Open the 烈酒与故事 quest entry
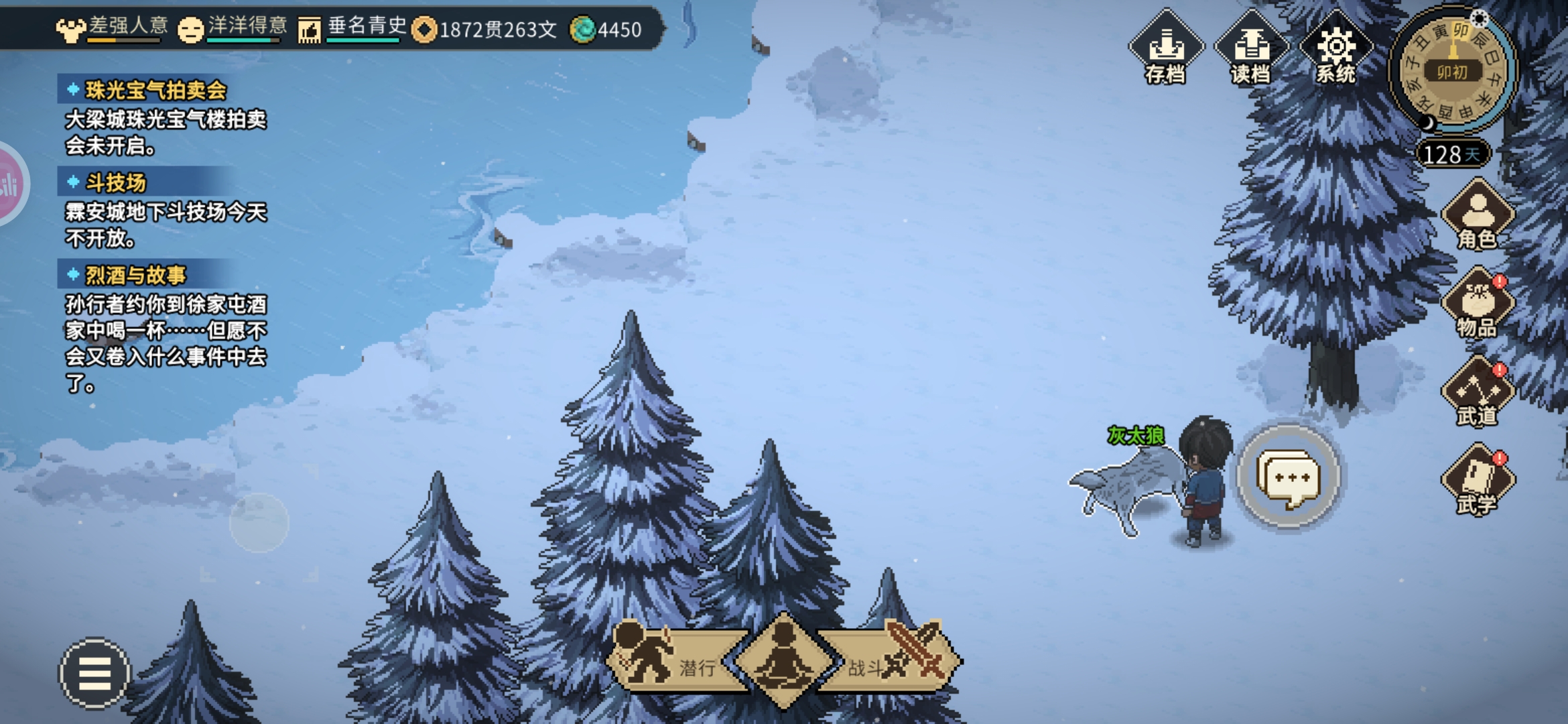This screenshot has width=1568, height=724. [135, 276]
